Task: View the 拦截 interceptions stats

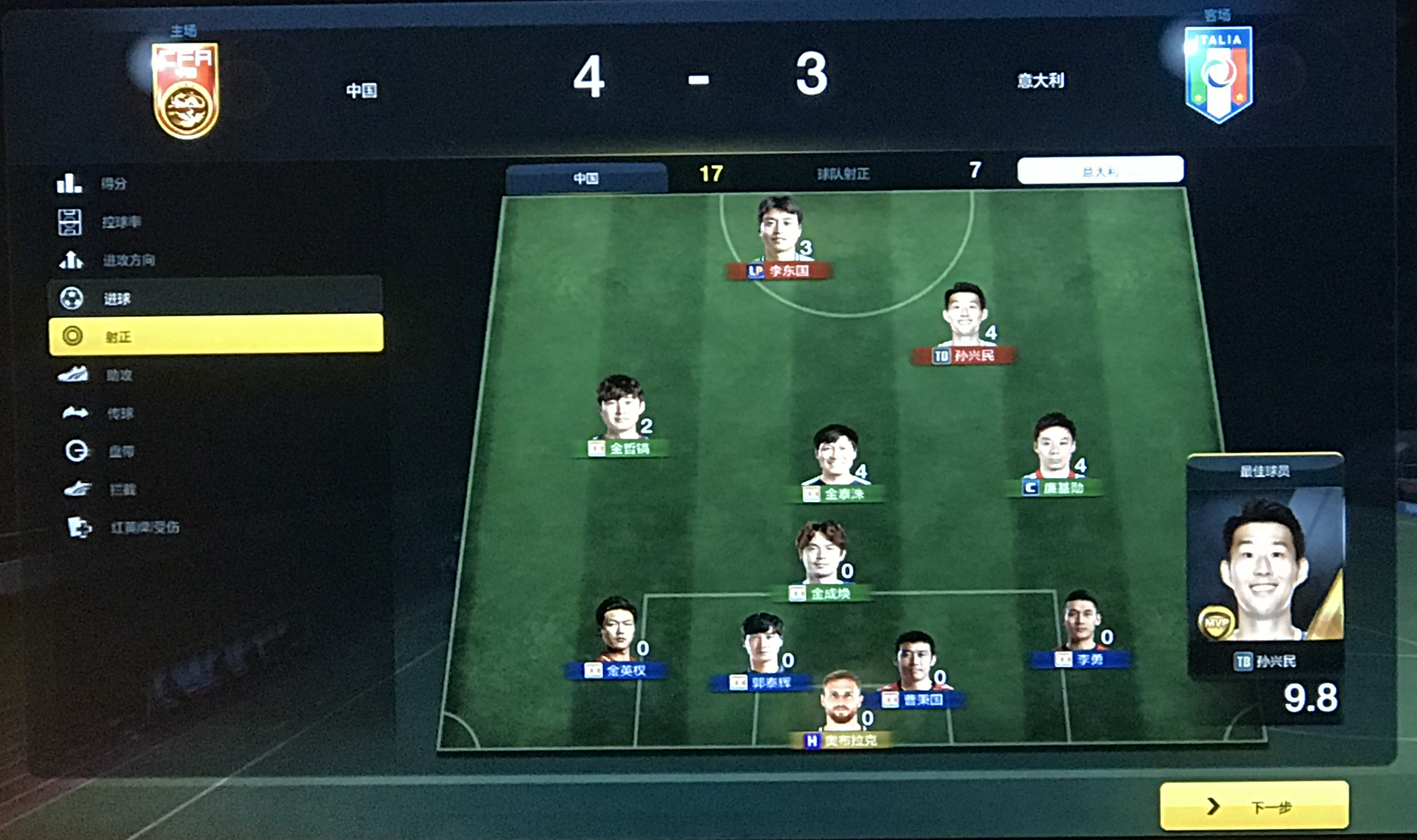Action: tap(122, 489)
